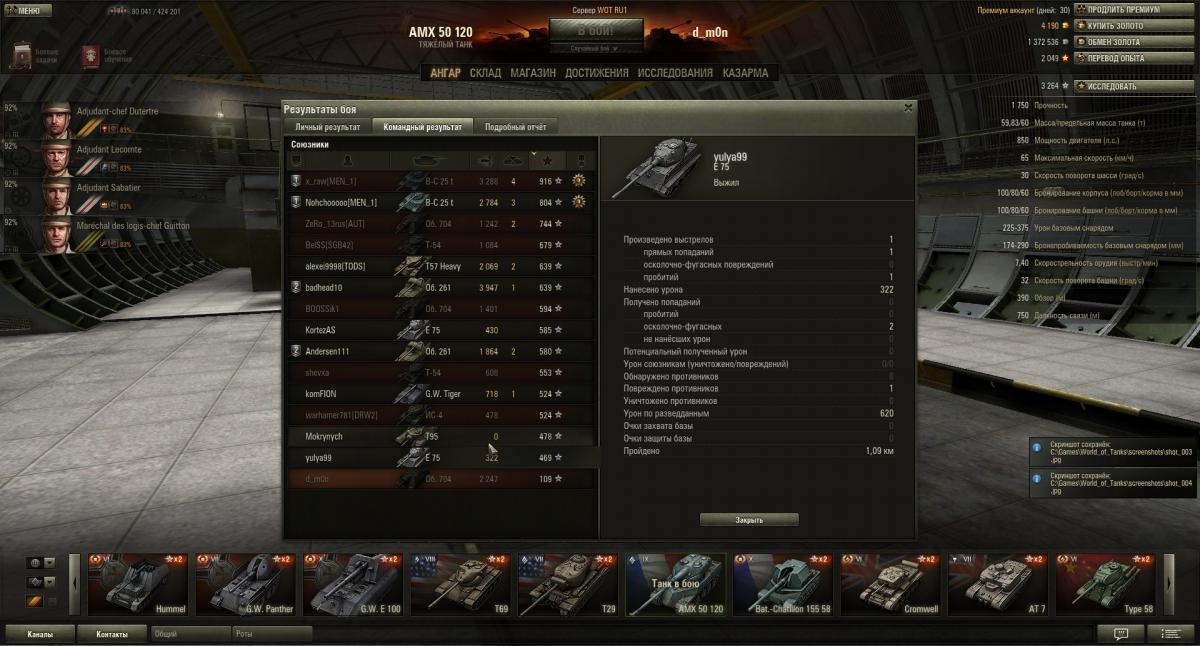Switch to Личный результат tab

(328, 127)
